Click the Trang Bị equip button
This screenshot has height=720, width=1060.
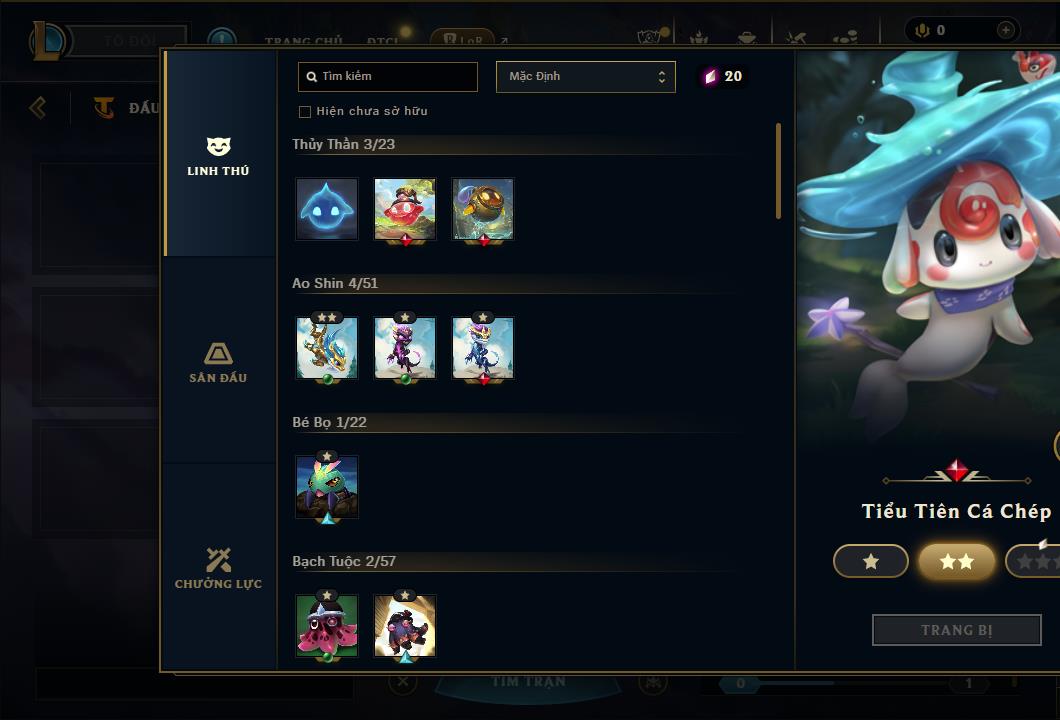[957, 630]
